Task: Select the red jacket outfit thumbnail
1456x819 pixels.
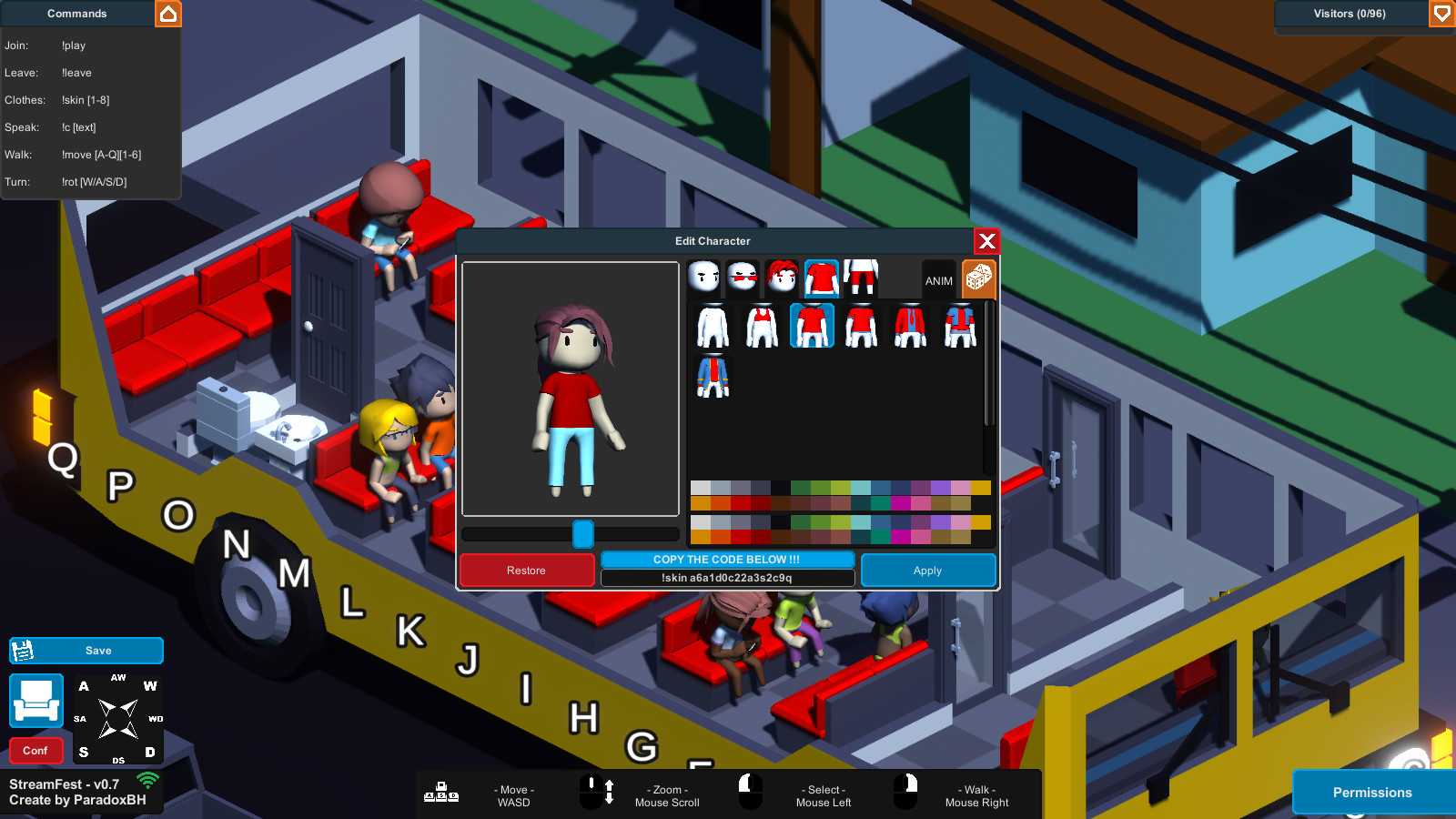Action: 909,324
